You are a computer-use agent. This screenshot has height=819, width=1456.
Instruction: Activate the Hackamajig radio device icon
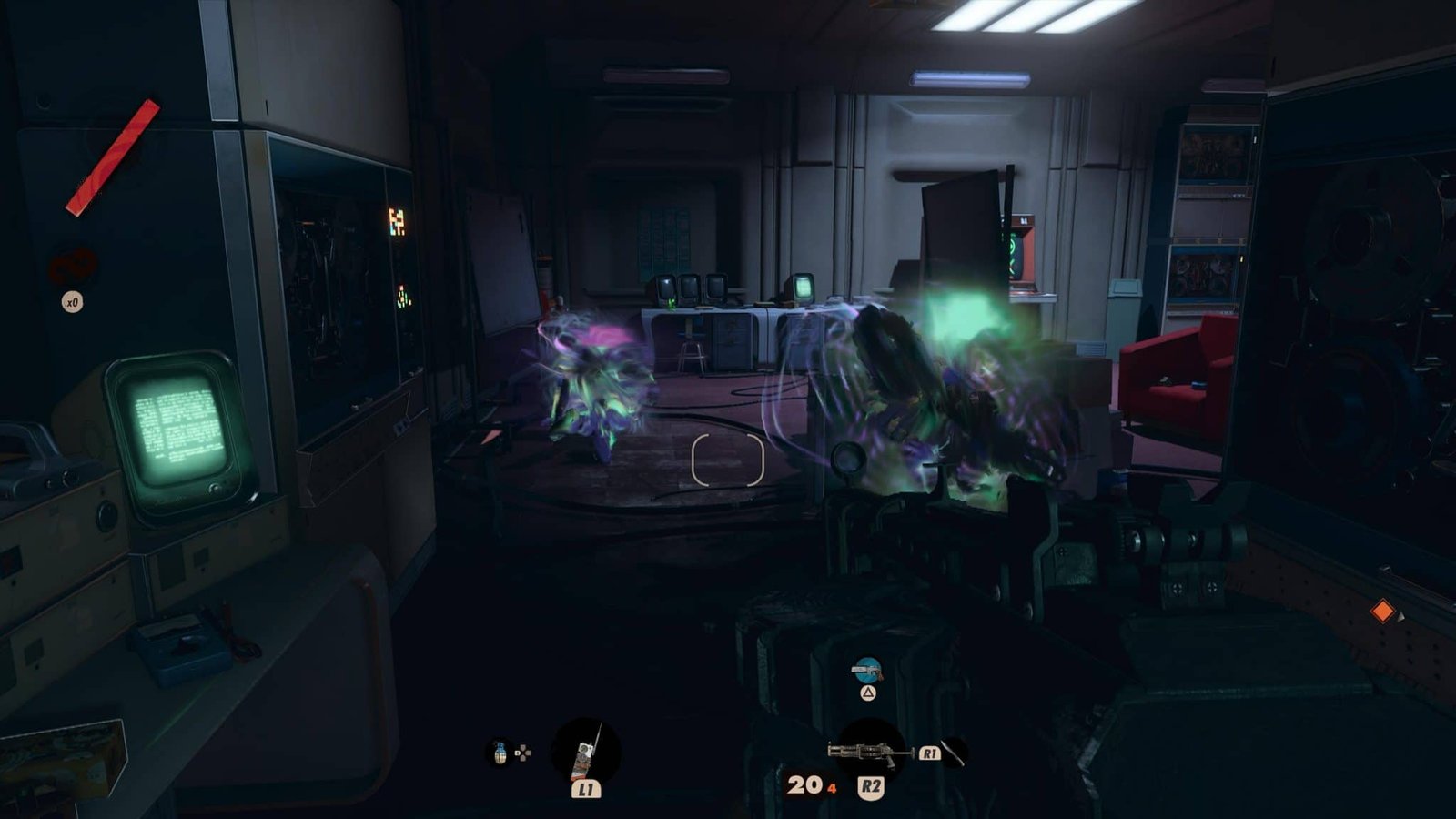point(587,752)
